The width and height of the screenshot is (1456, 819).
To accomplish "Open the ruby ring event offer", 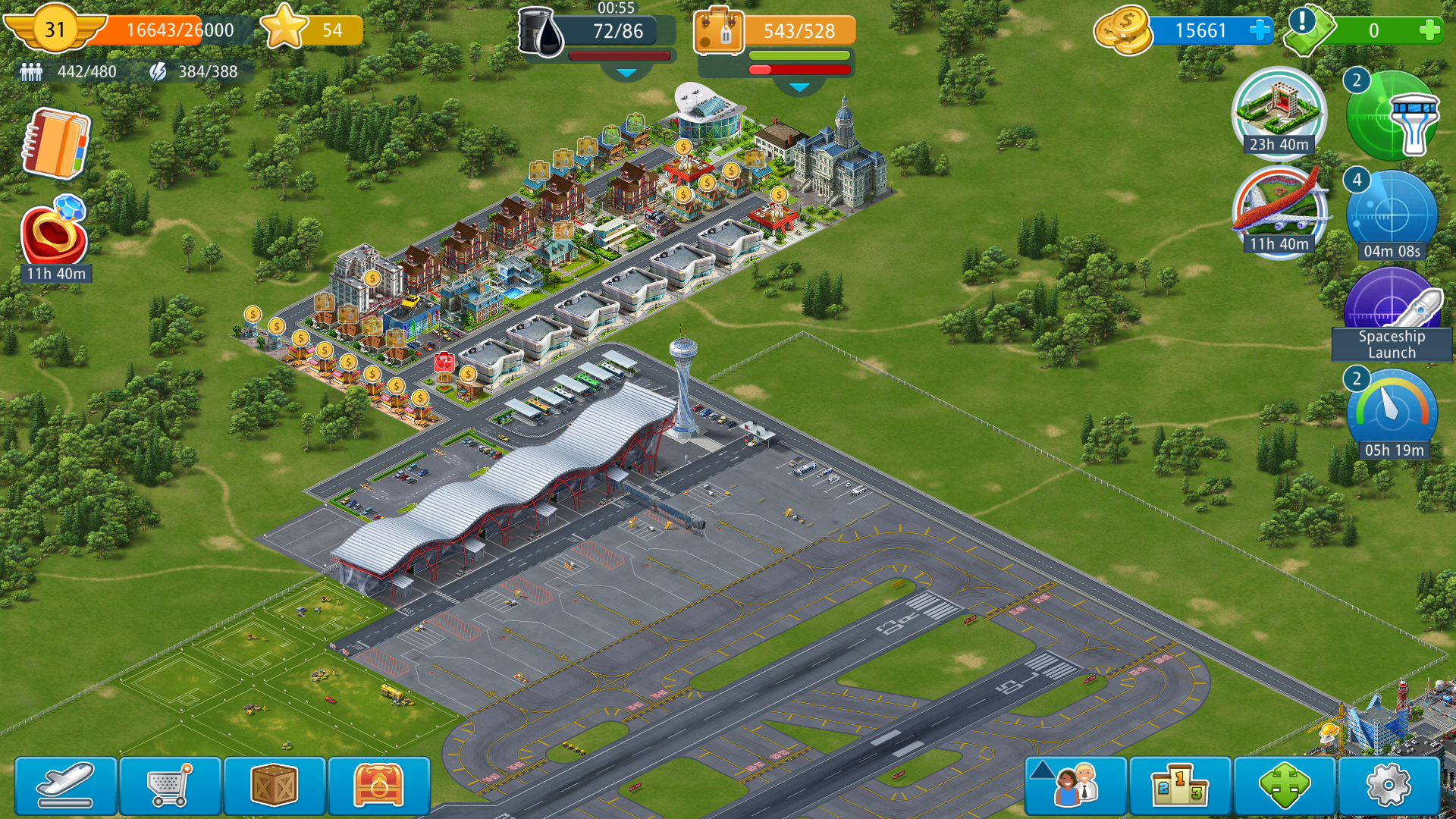I will point(55,237).
